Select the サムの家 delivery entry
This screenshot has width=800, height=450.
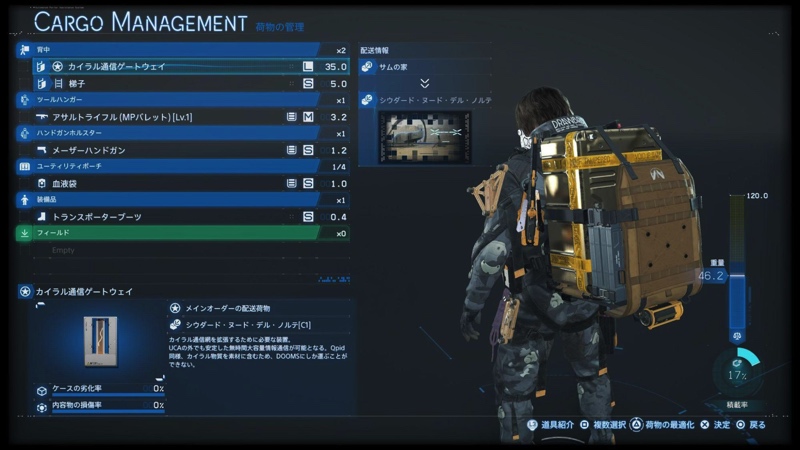tap(424, 67)
